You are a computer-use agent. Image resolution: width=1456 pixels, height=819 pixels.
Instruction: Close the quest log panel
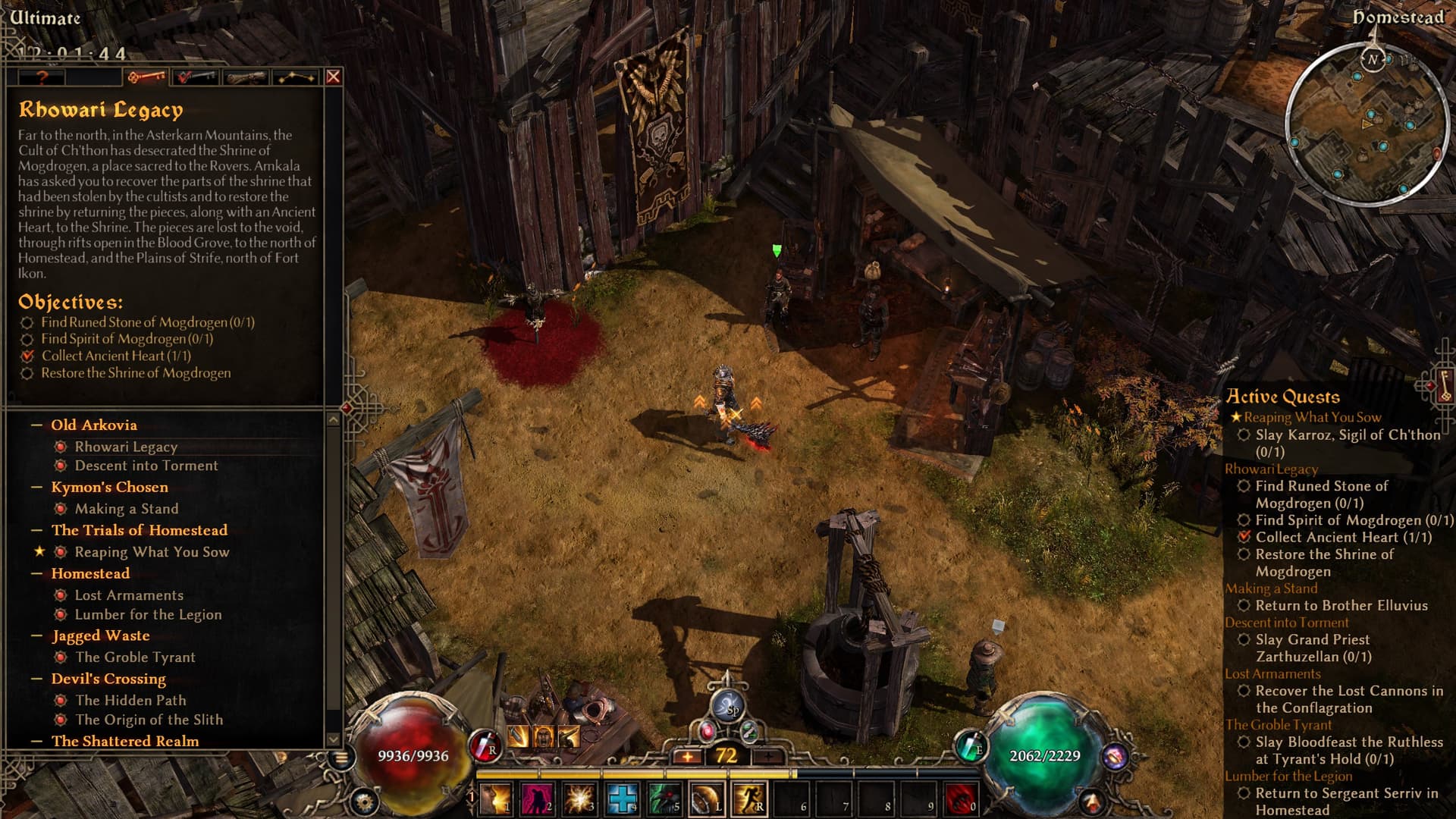point(333,77)
